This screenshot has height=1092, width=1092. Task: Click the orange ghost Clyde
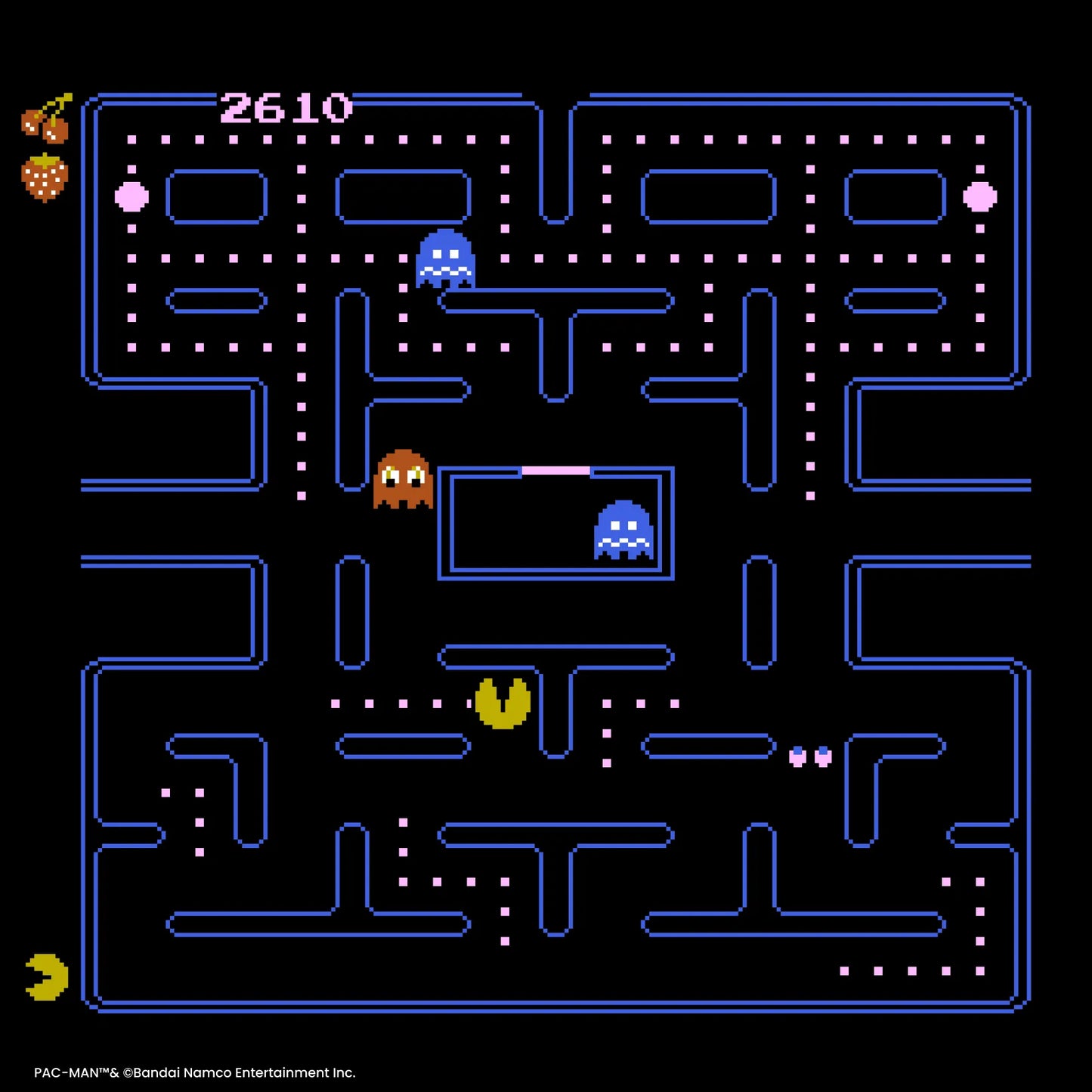tap(401, 479)
